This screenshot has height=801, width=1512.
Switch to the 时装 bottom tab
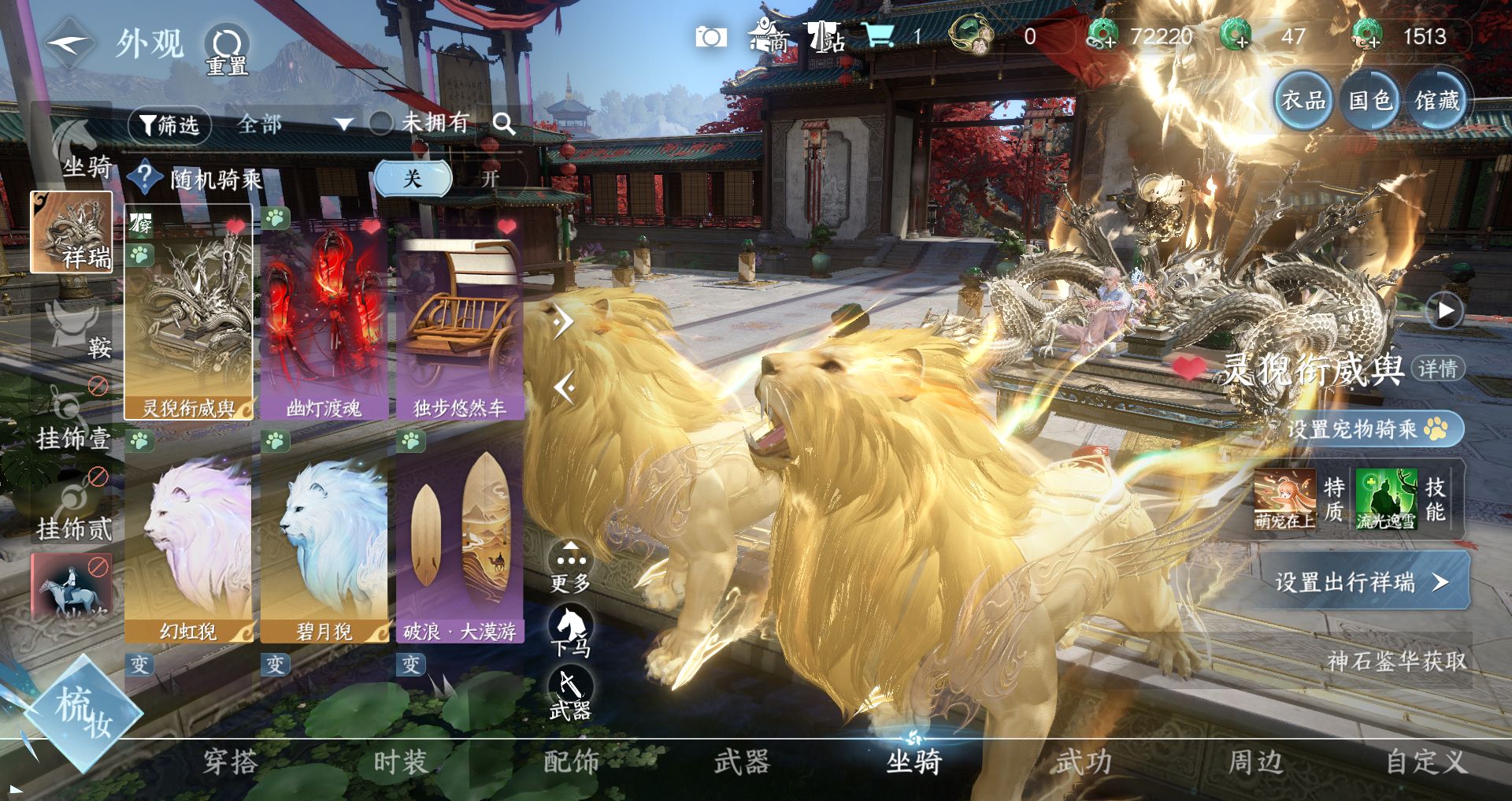pos(400,762)
